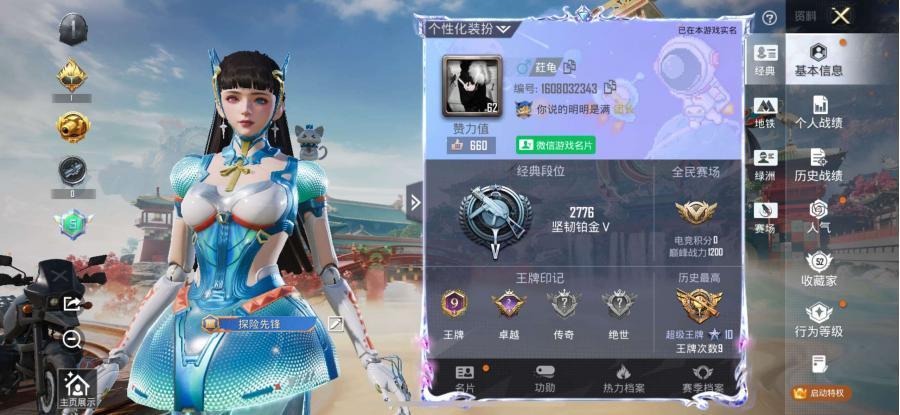Open the 个性化装扮 dropdown

tap(469, 29)
